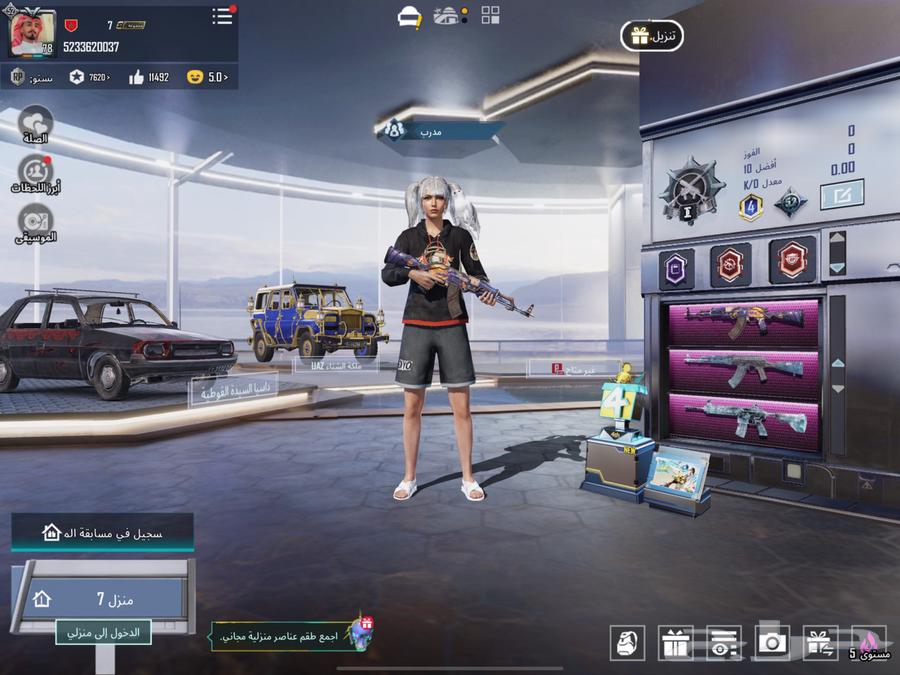Screen dimensions: 900x675
Task: Open the player profile avatar
Action: pos(32,36)
